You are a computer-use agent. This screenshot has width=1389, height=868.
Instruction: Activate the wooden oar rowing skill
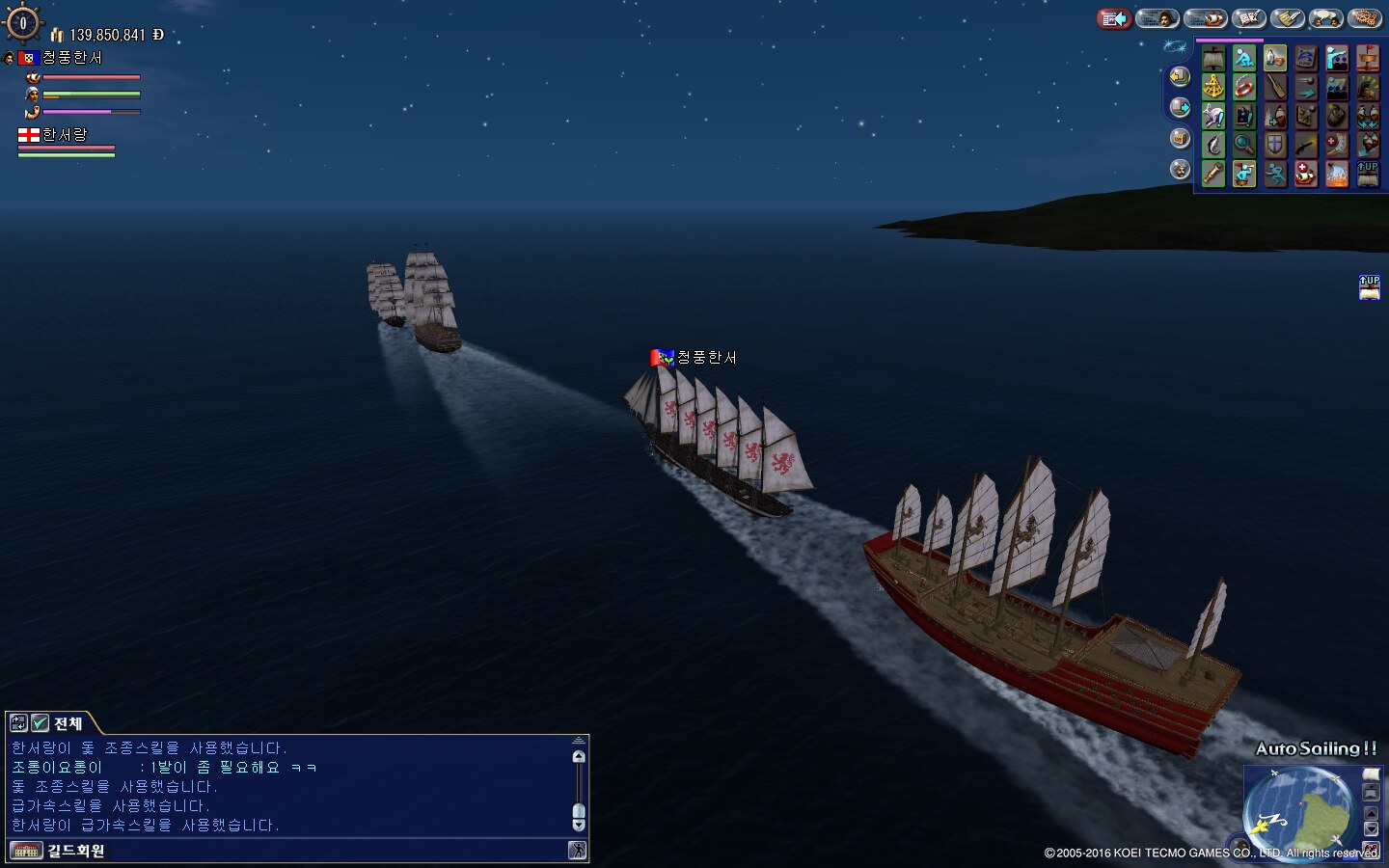pyautogui.click(x=1275, y=88)
